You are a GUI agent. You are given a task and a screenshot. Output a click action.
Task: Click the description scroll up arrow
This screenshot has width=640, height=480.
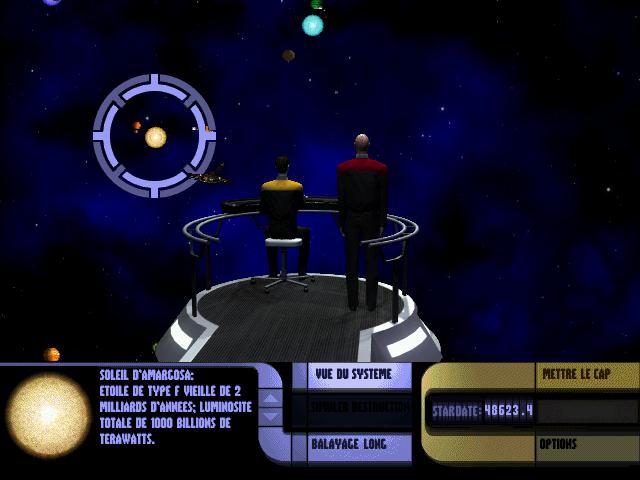pyautogui.click(x=270, y=399)
